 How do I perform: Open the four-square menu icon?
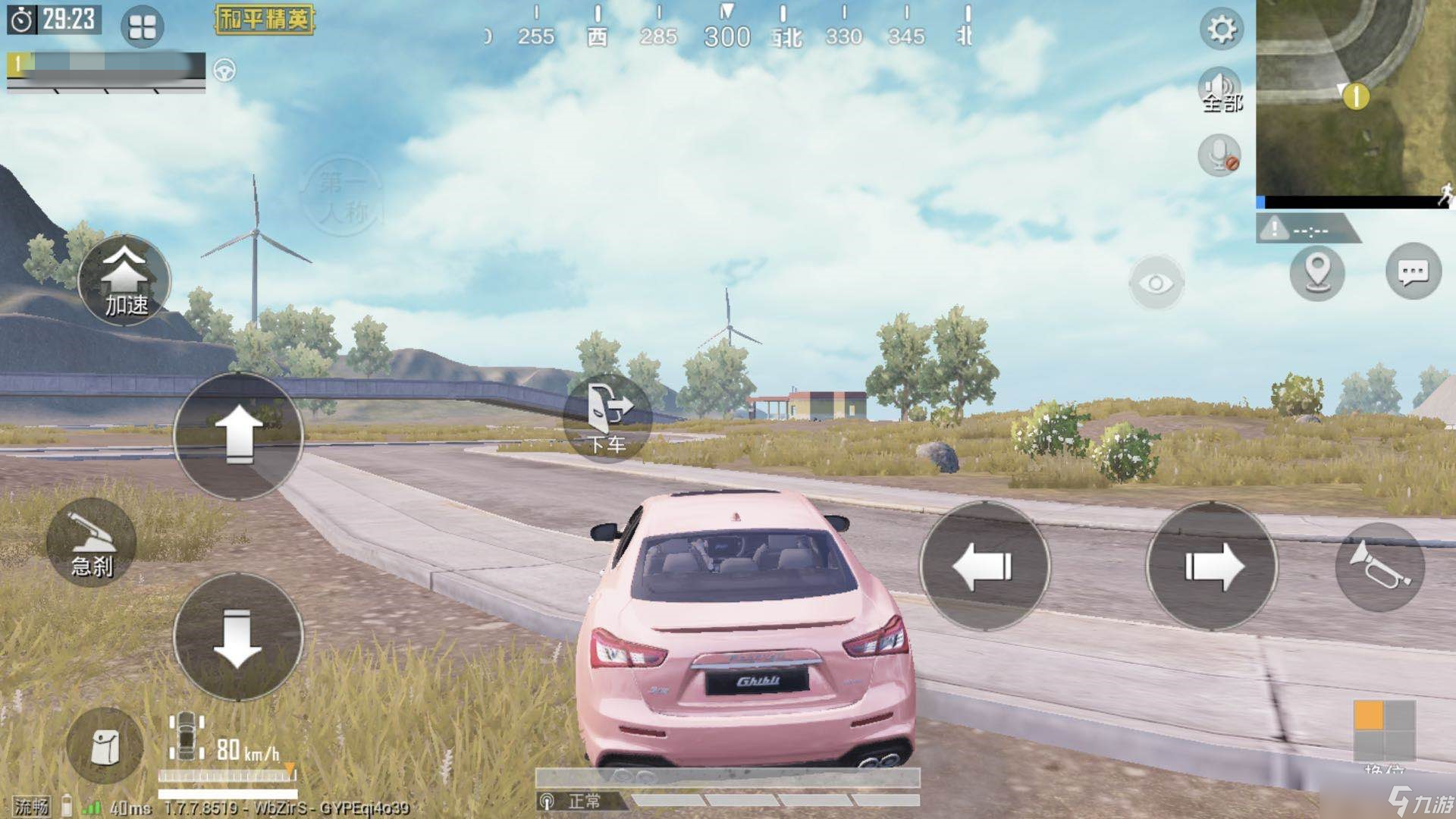(142, 27)
